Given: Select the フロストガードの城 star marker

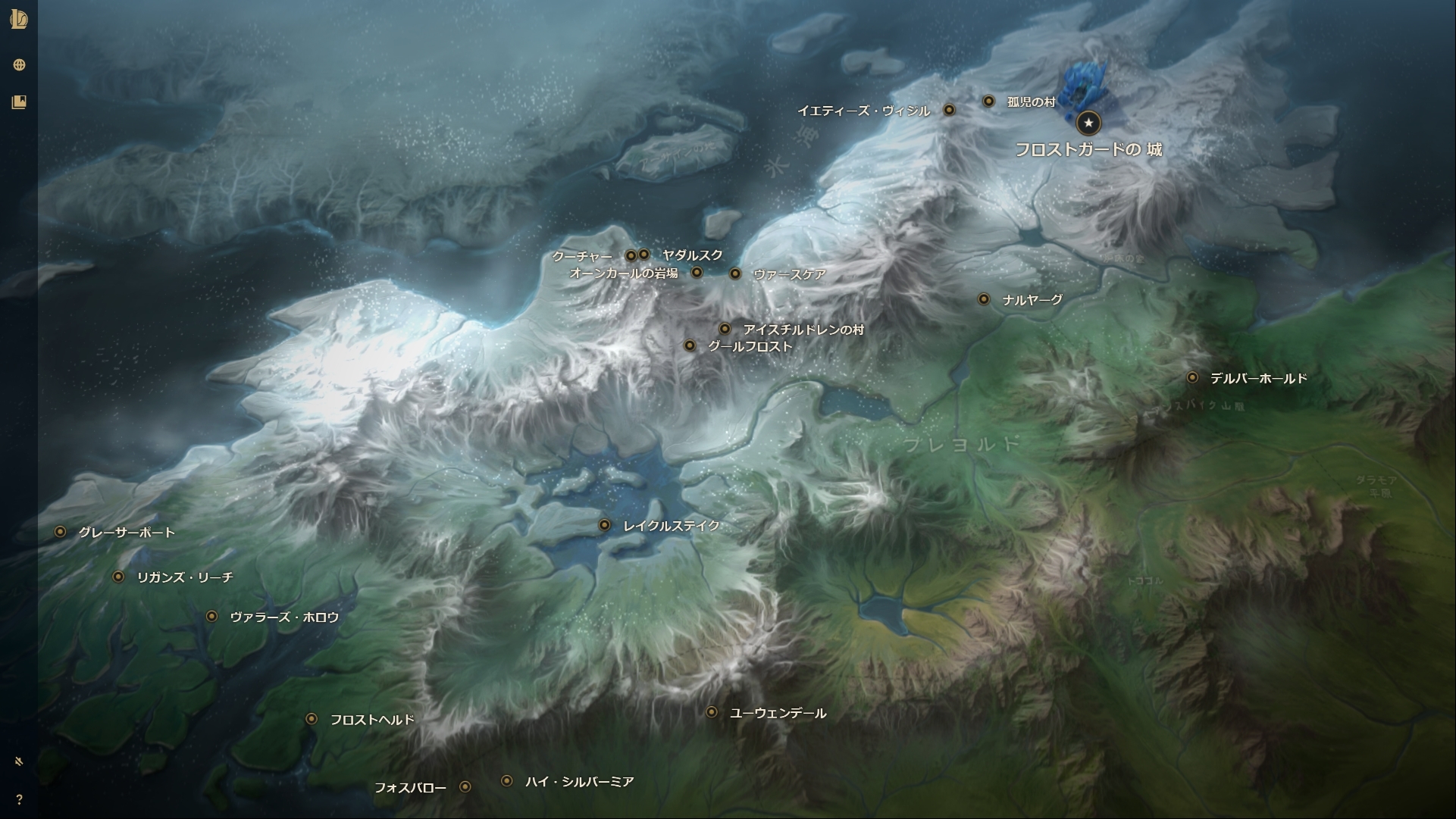Looking at the screenshot, I should (x=1088, y=122).
